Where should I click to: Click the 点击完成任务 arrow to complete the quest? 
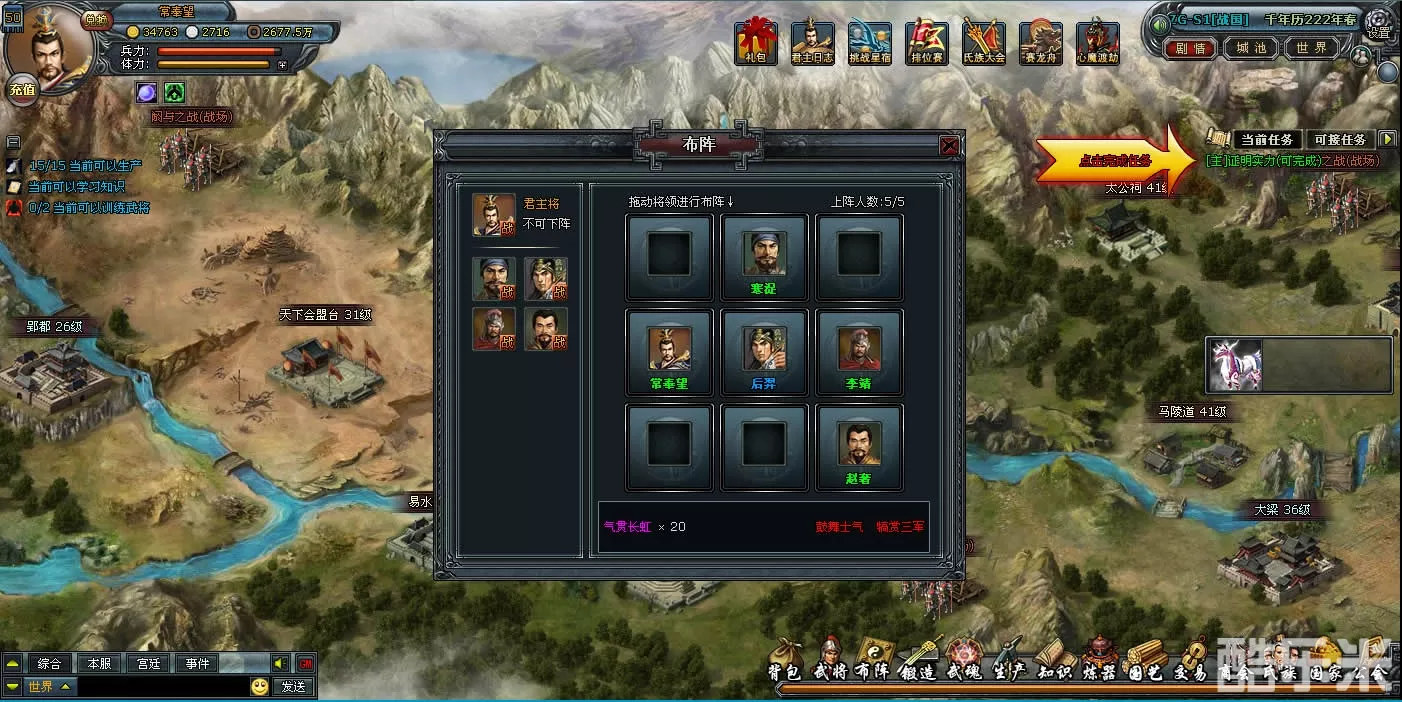pyautogui.click(x=1114, y=160)
